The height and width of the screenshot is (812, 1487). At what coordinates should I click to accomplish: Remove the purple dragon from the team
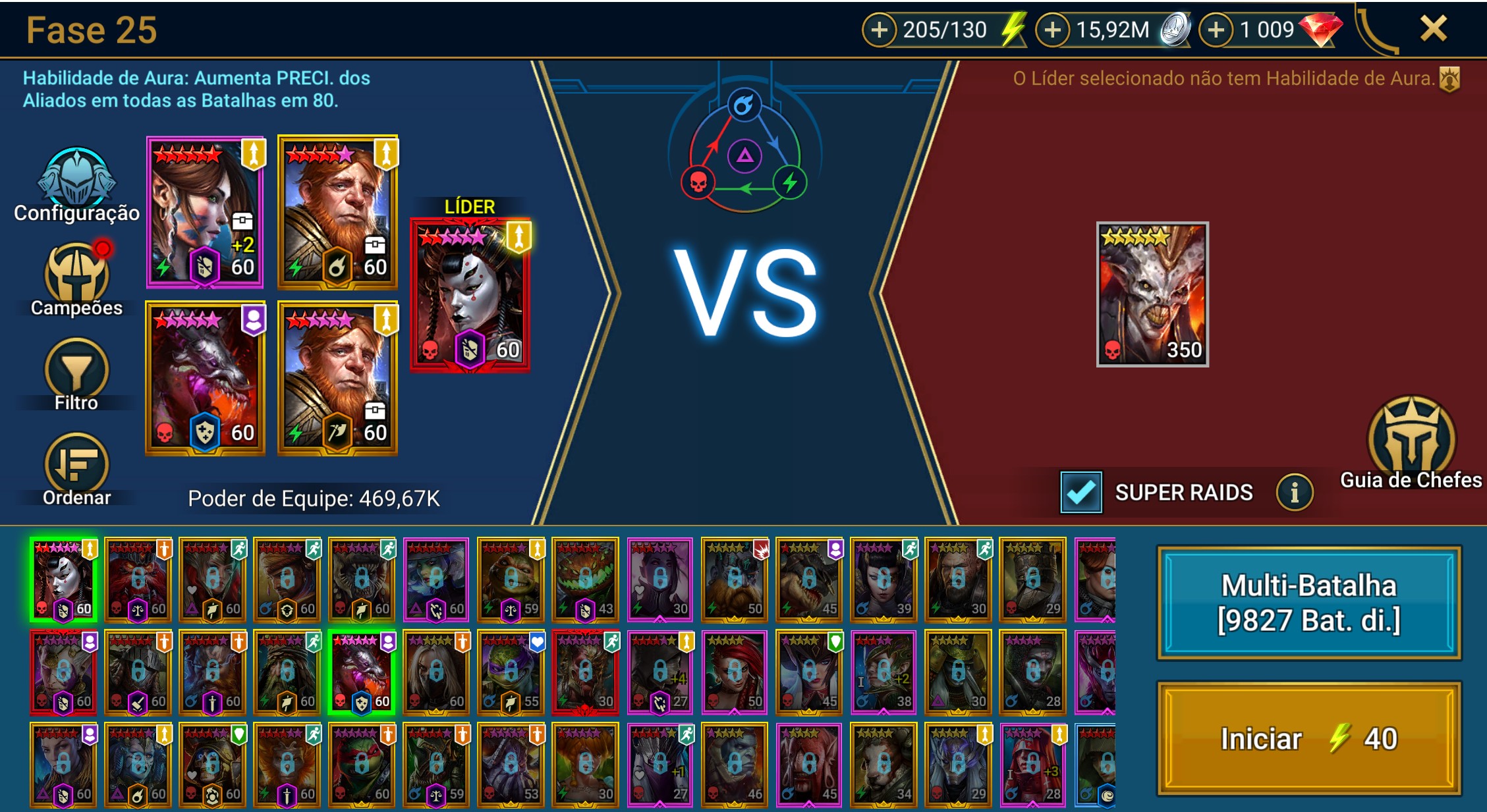point(205,378)
